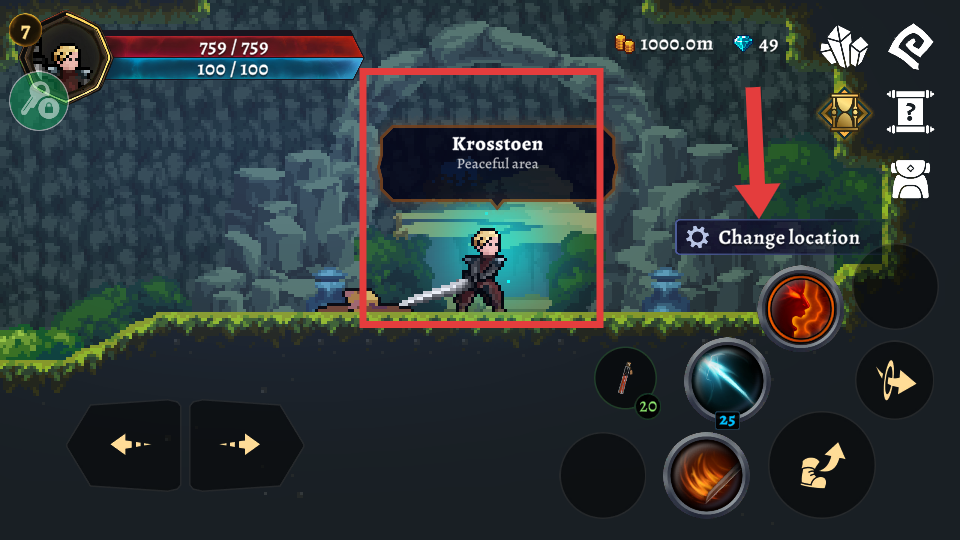
Task: Open the white crystals menu
Action: [843, 47]
